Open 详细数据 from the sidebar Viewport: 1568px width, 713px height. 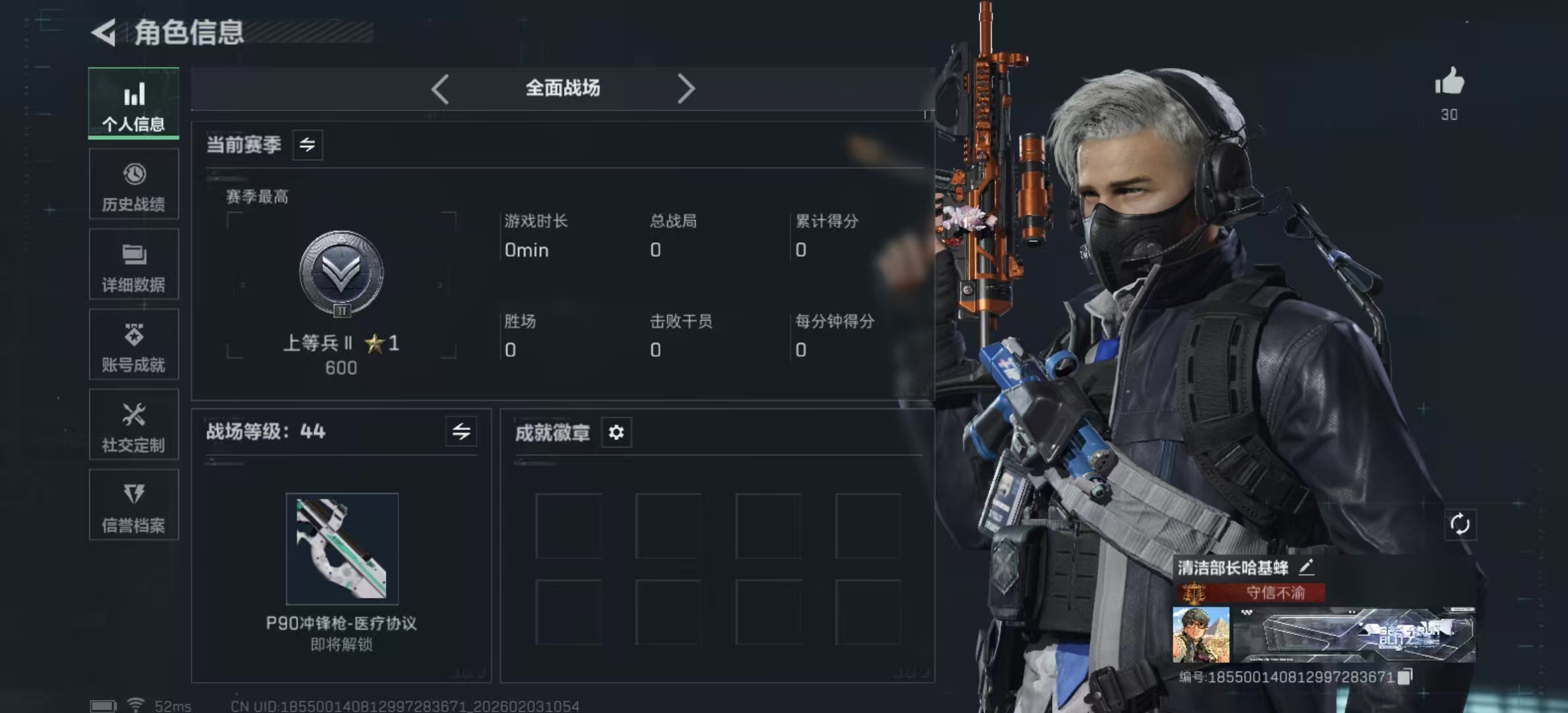pos(134,264)
